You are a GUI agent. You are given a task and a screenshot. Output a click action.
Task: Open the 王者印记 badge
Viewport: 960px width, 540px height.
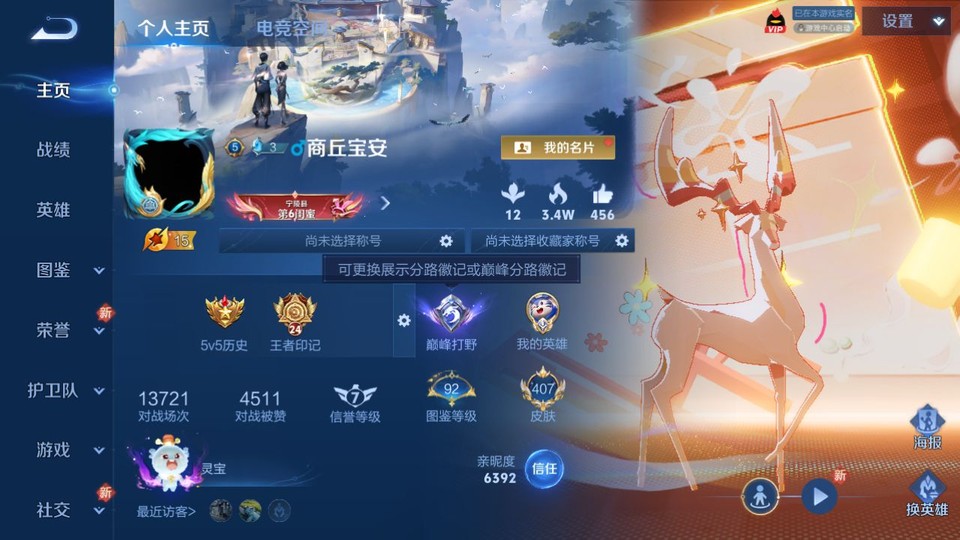coord(295,322)
